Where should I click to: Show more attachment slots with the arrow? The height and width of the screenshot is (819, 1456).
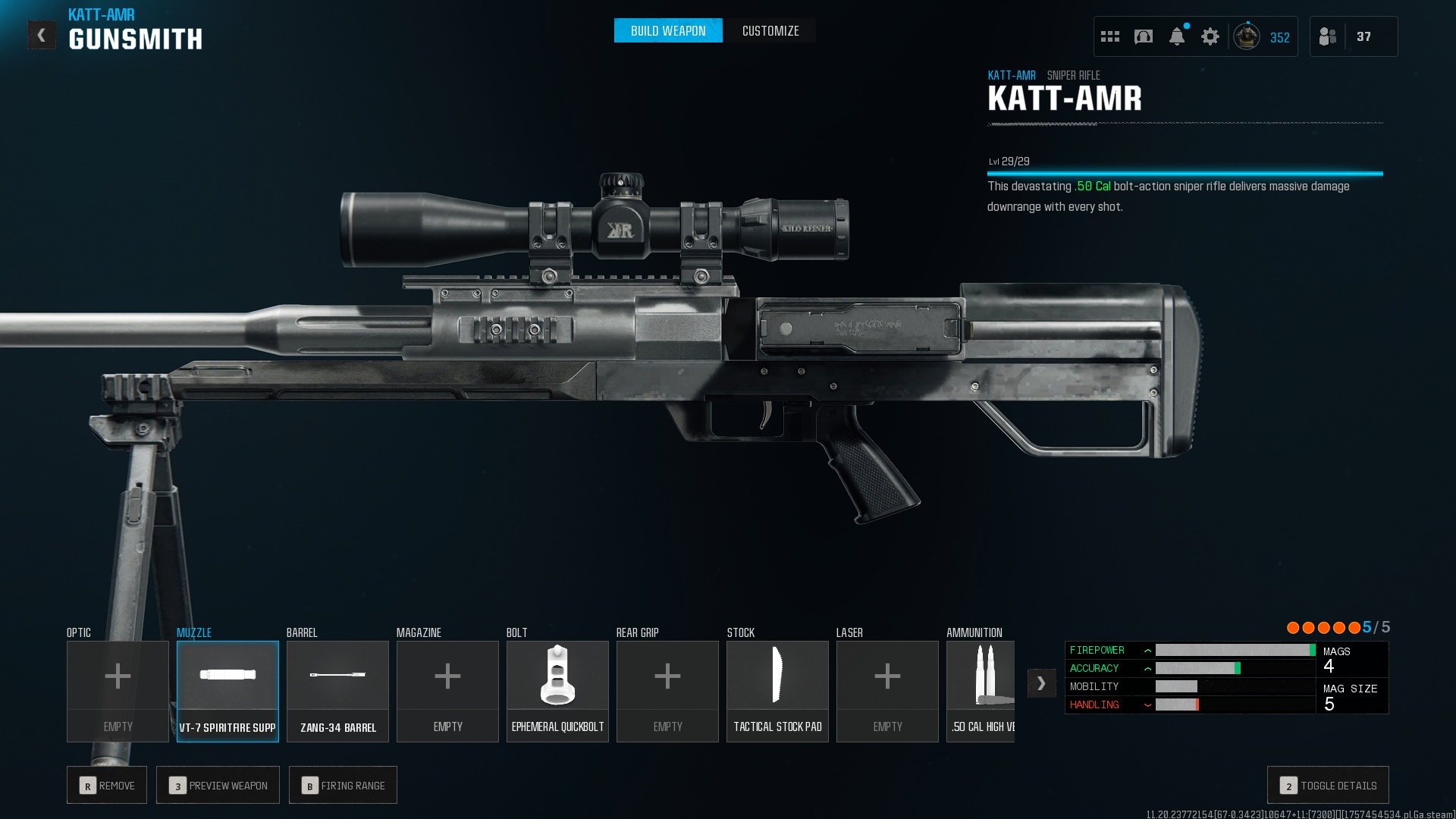click(1041, 683)
